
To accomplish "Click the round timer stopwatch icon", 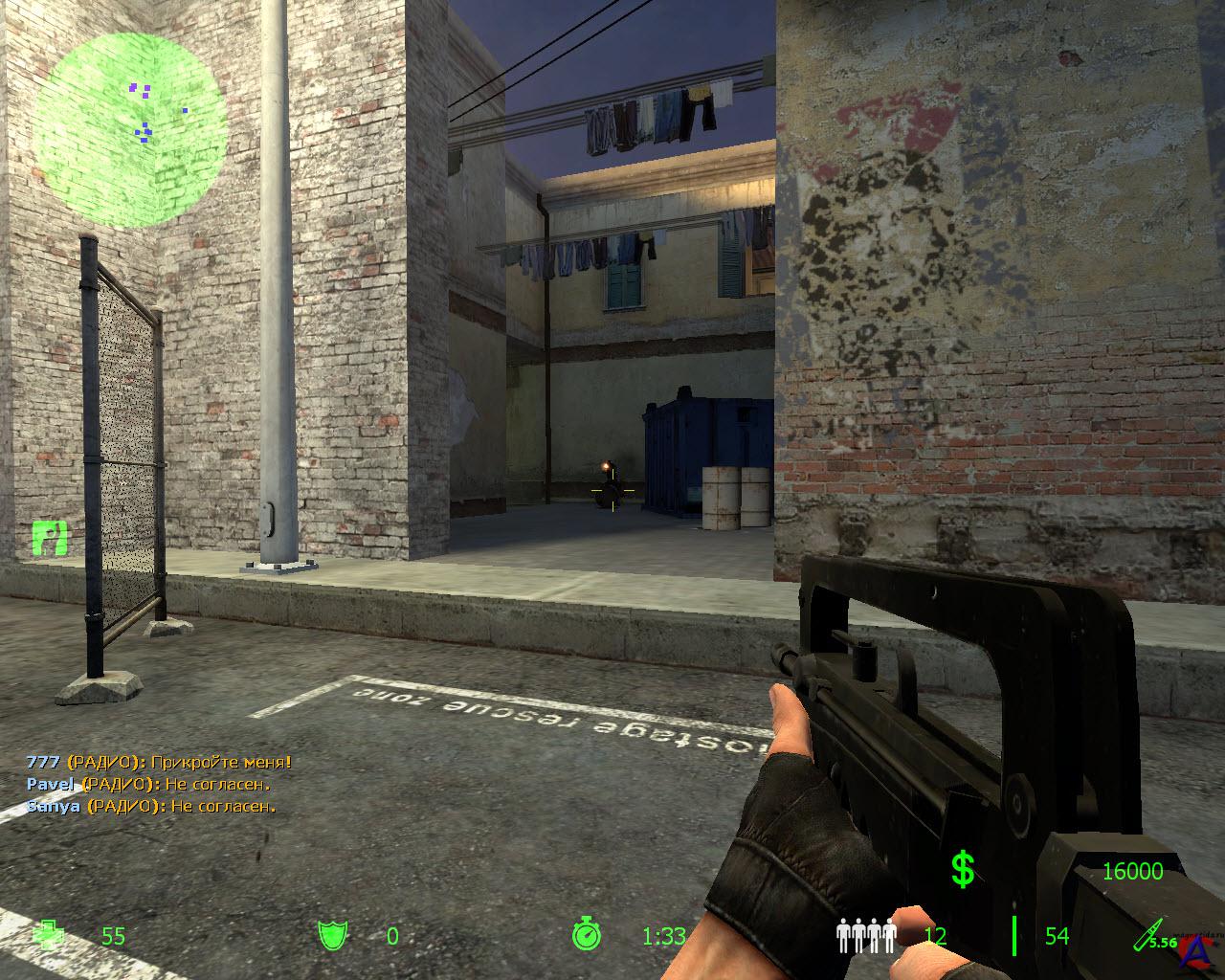I will point(585,934).
